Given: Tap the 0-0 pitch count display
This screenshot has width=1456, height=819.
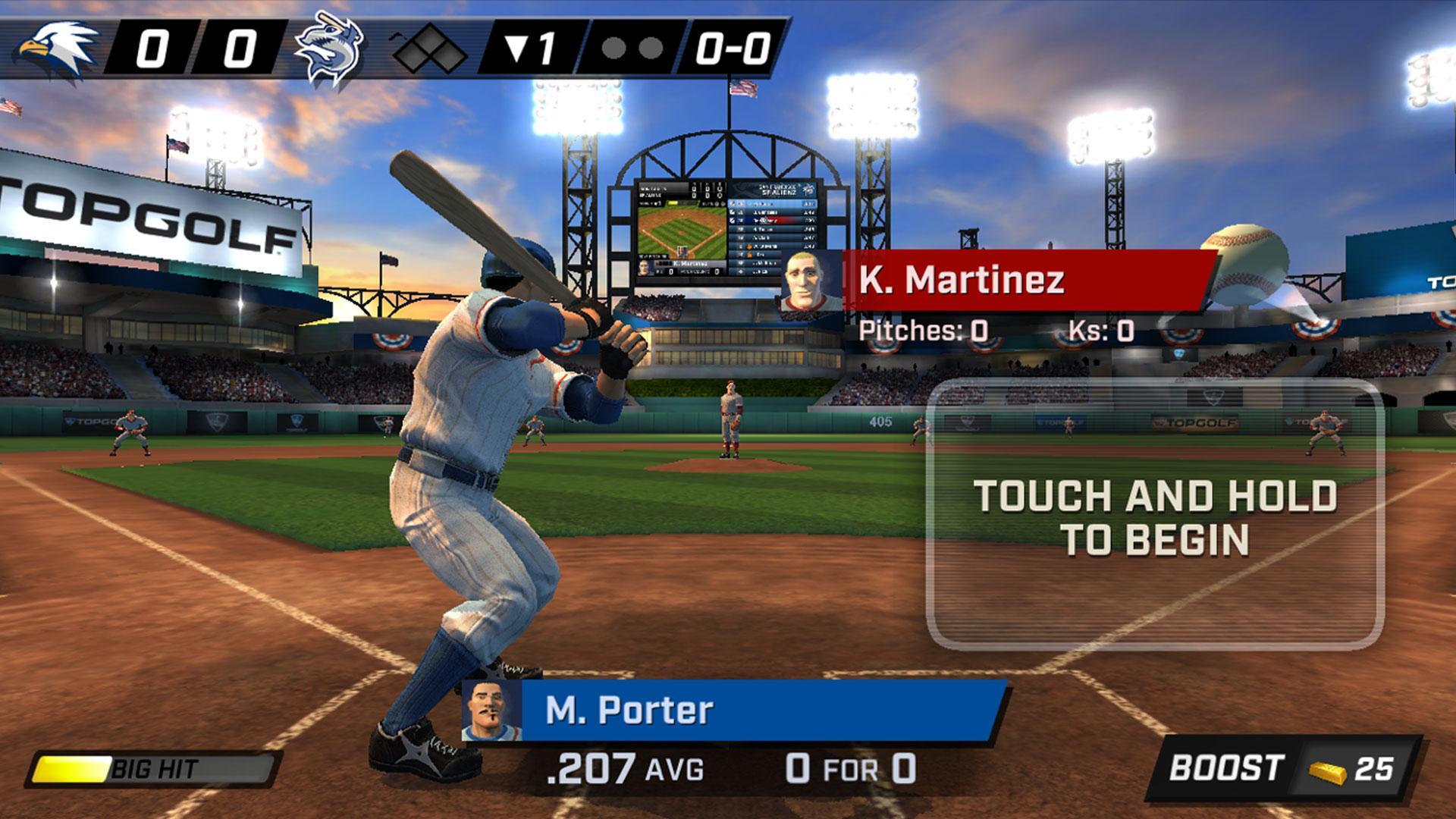Looking at the screenshot, I should tap(732, 45).
